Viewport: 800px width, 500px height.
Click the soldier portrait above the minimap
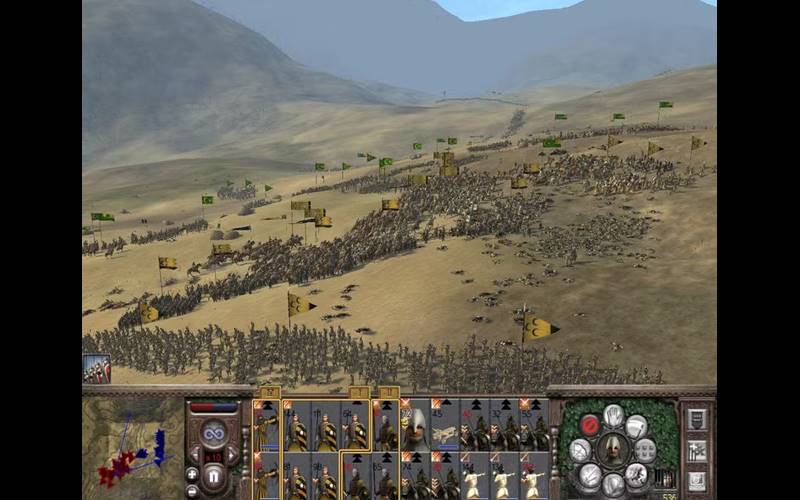(97, 370)
